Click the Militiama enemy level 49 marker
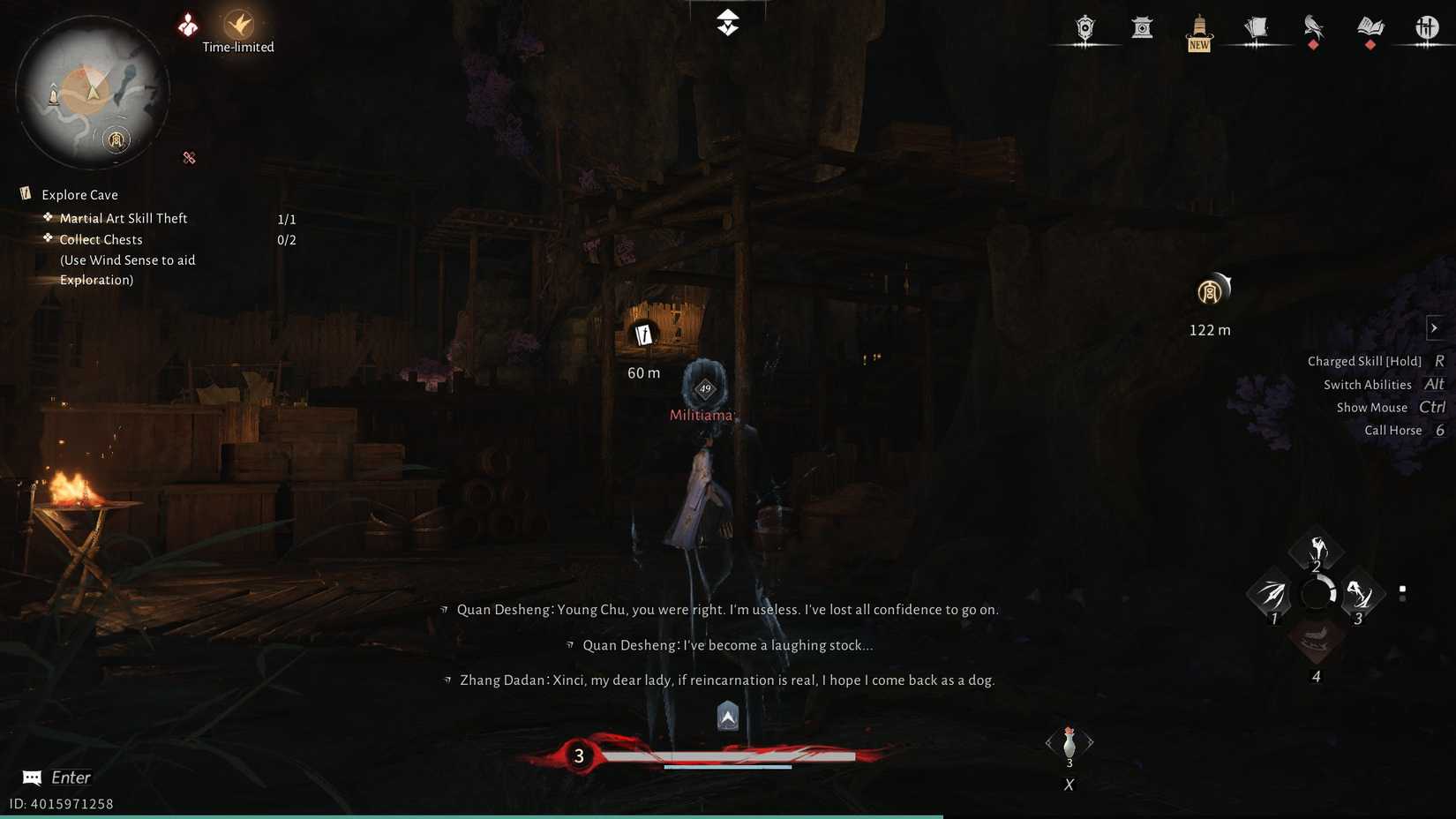 (x=704, y=387)
